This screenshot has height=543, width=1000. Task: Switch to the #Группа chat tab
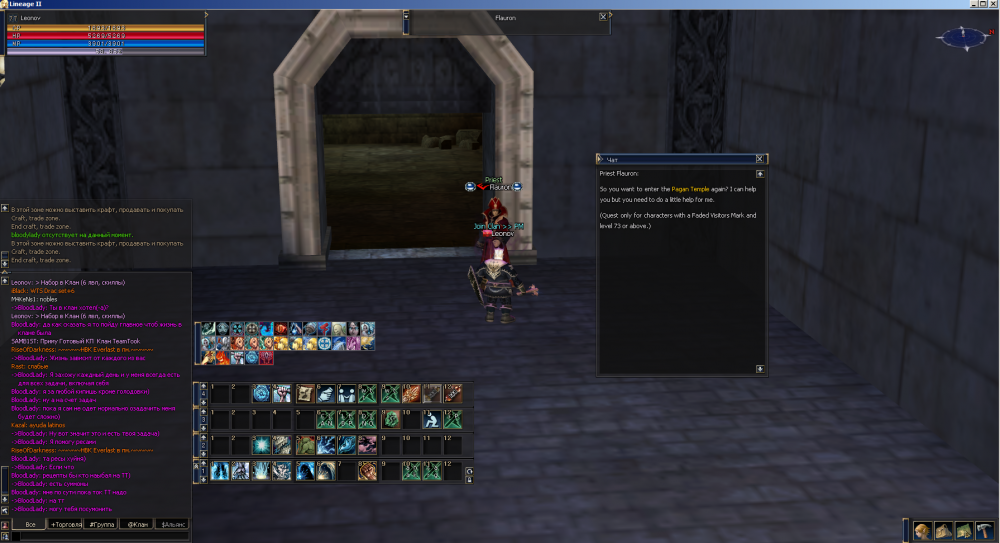tap(102, 524)
